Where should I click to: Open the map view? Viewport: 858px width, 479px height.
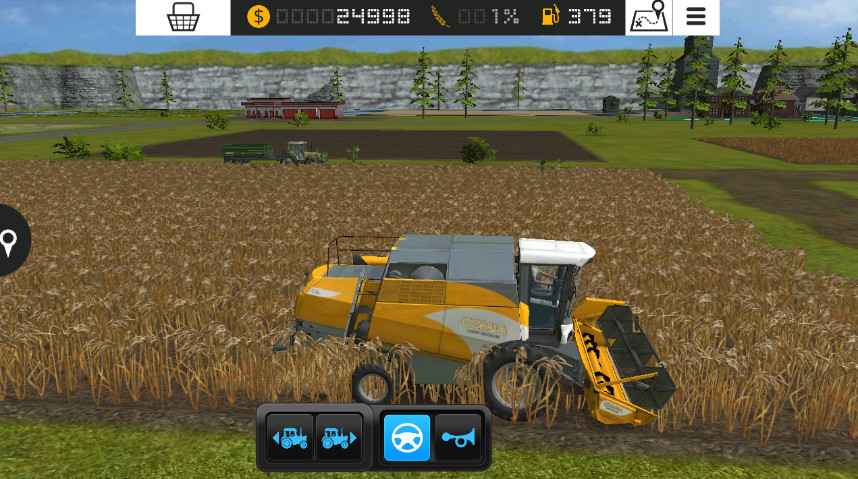648,17
